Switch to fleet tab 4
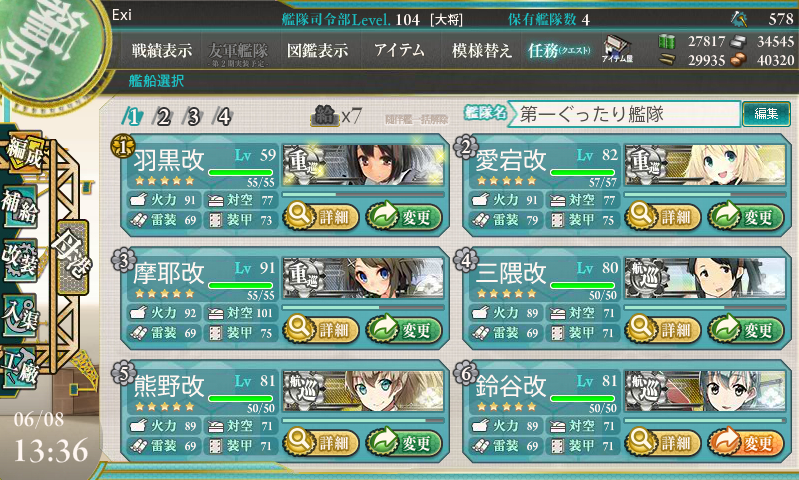This screenshot has height=480, width=799. pyautogui.click(x=223, y=116)
